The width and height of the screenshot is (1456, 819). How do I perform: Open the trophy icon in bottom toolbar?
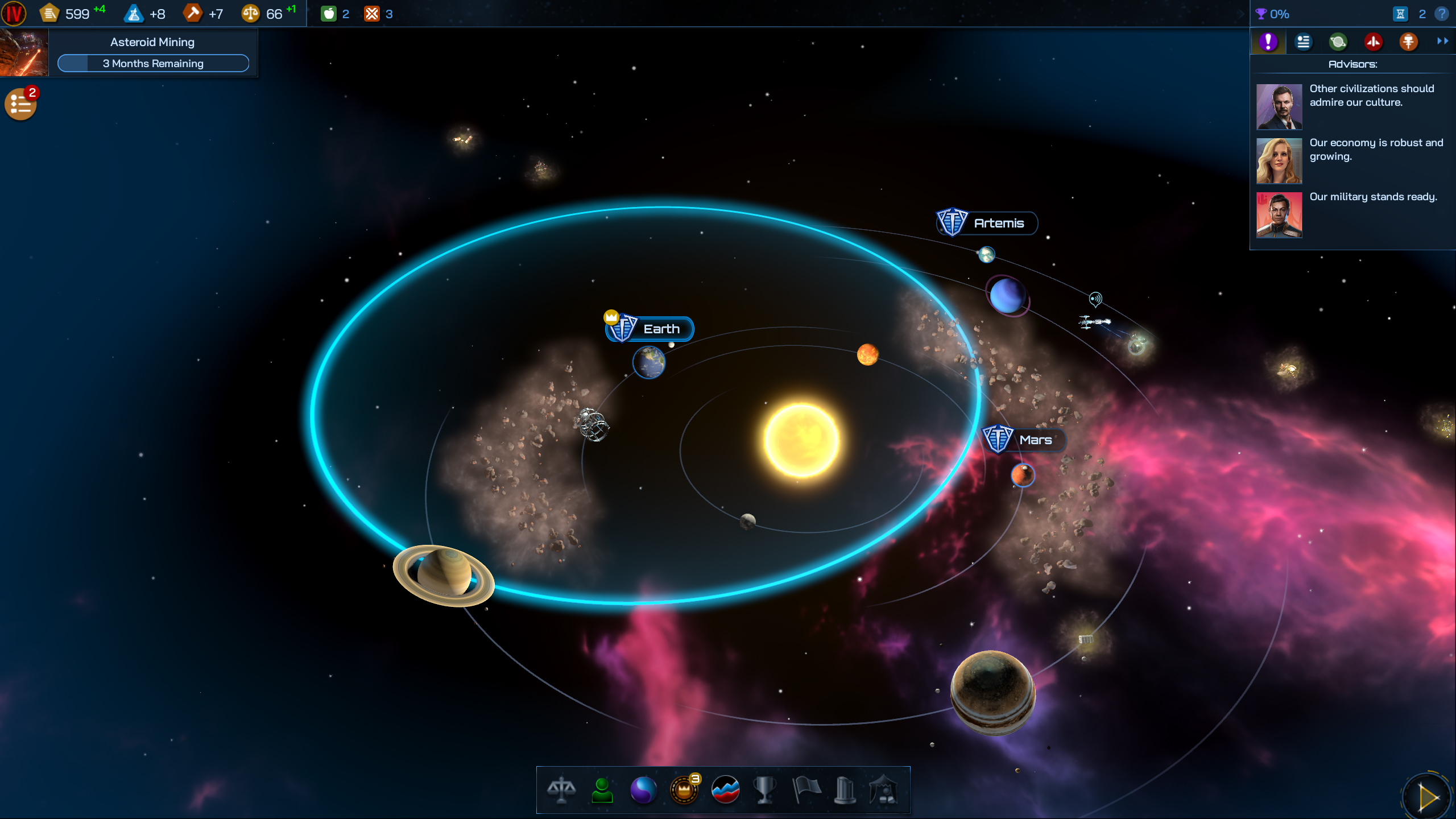coord(765,791)
